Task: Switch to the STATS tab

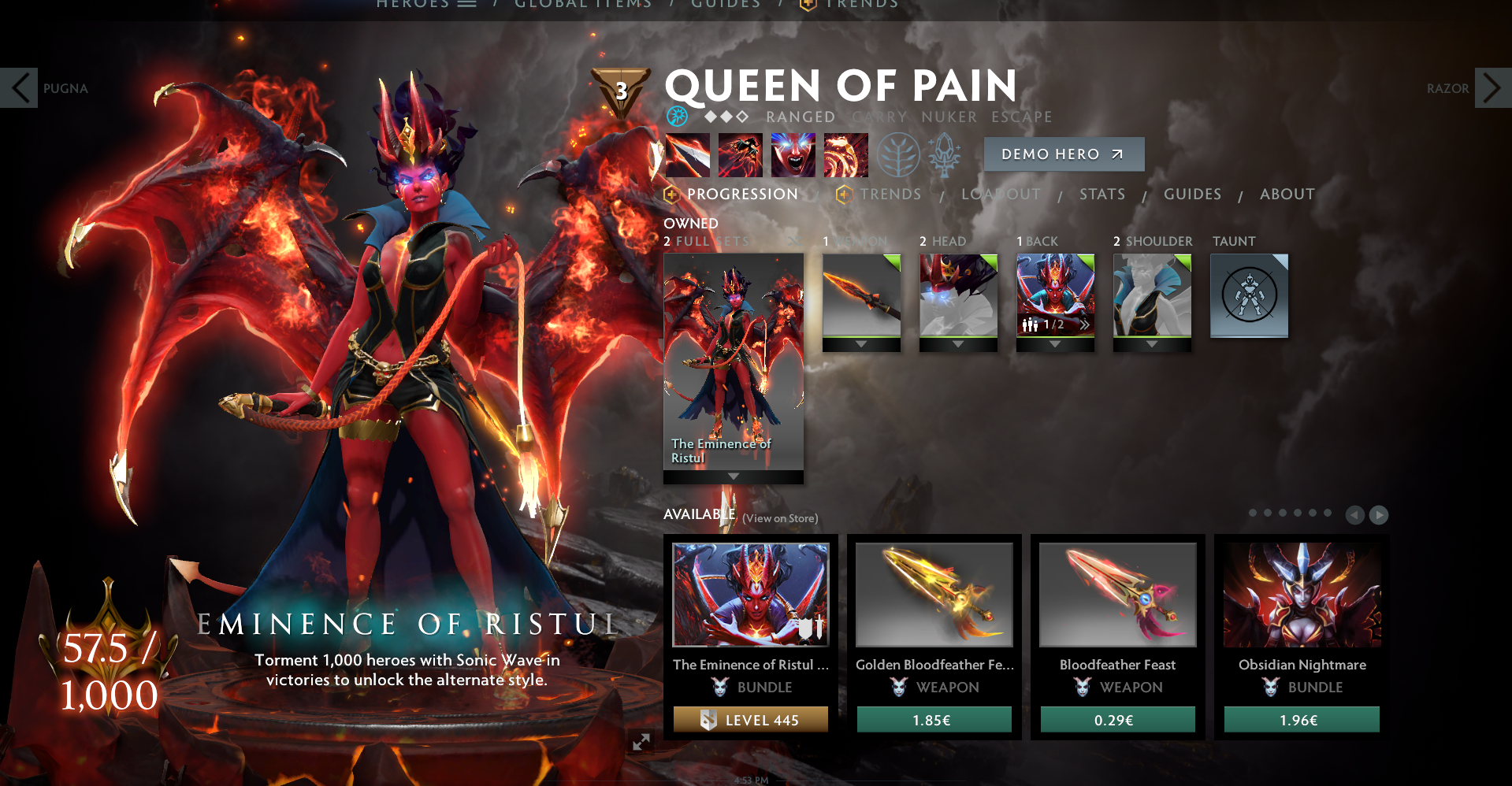Action: point(1101,194)
